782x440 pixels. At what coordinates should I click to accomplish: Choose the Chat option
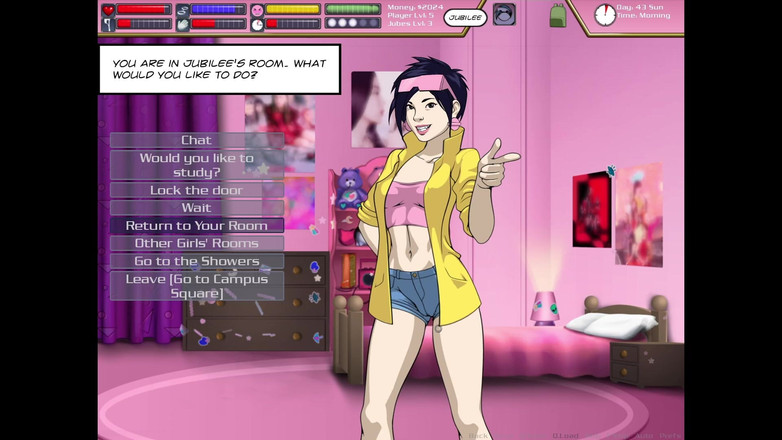point(196,140)
